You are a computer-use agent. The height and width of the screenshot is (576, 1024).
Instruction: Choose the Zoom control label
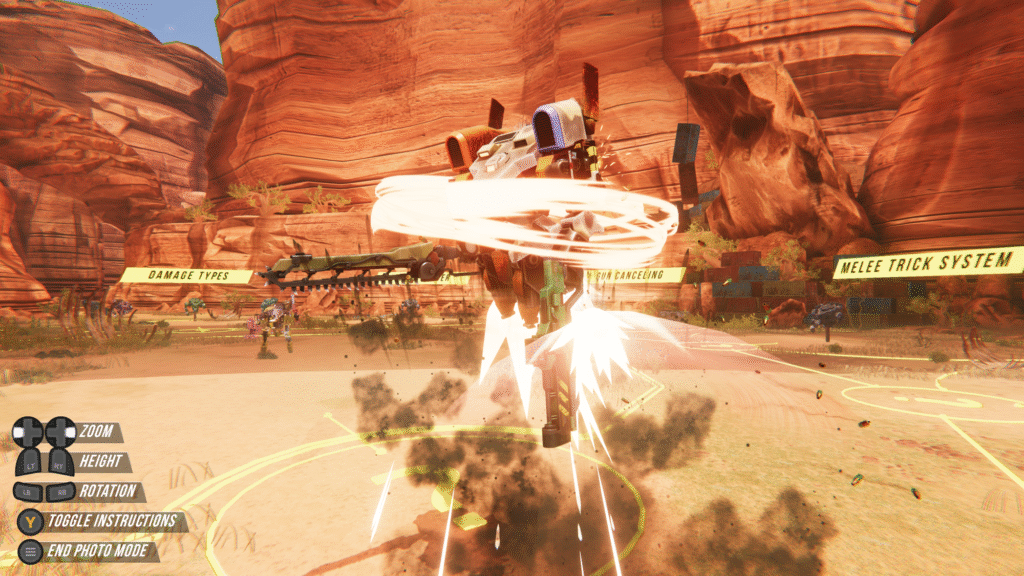[99, 433]
